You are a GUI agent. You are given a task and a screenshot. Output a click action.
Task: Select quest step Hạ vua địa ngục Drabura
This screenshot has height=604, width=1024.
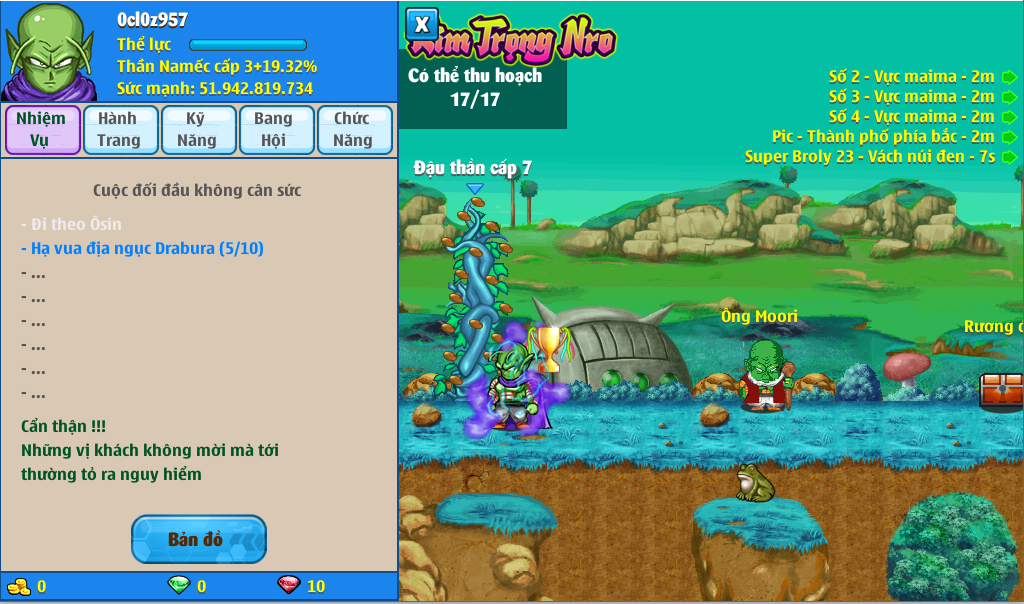(x=142, y=248)
